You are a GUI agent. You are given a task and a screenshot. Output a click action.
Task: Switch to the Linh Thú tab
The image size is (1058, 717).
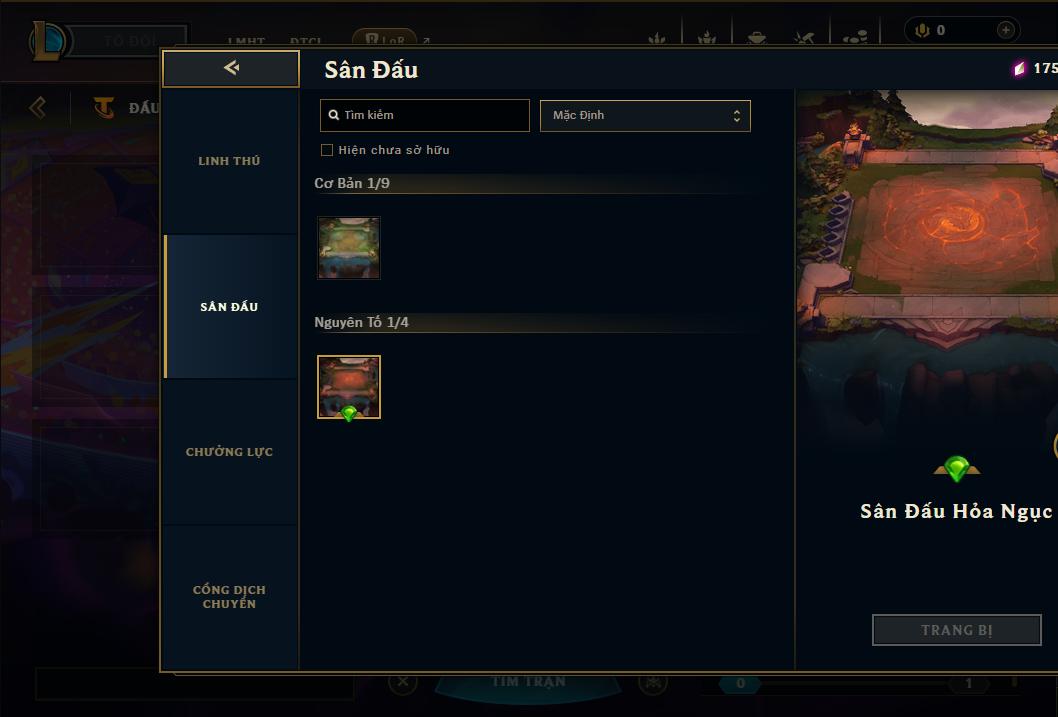tap(229, 161)
